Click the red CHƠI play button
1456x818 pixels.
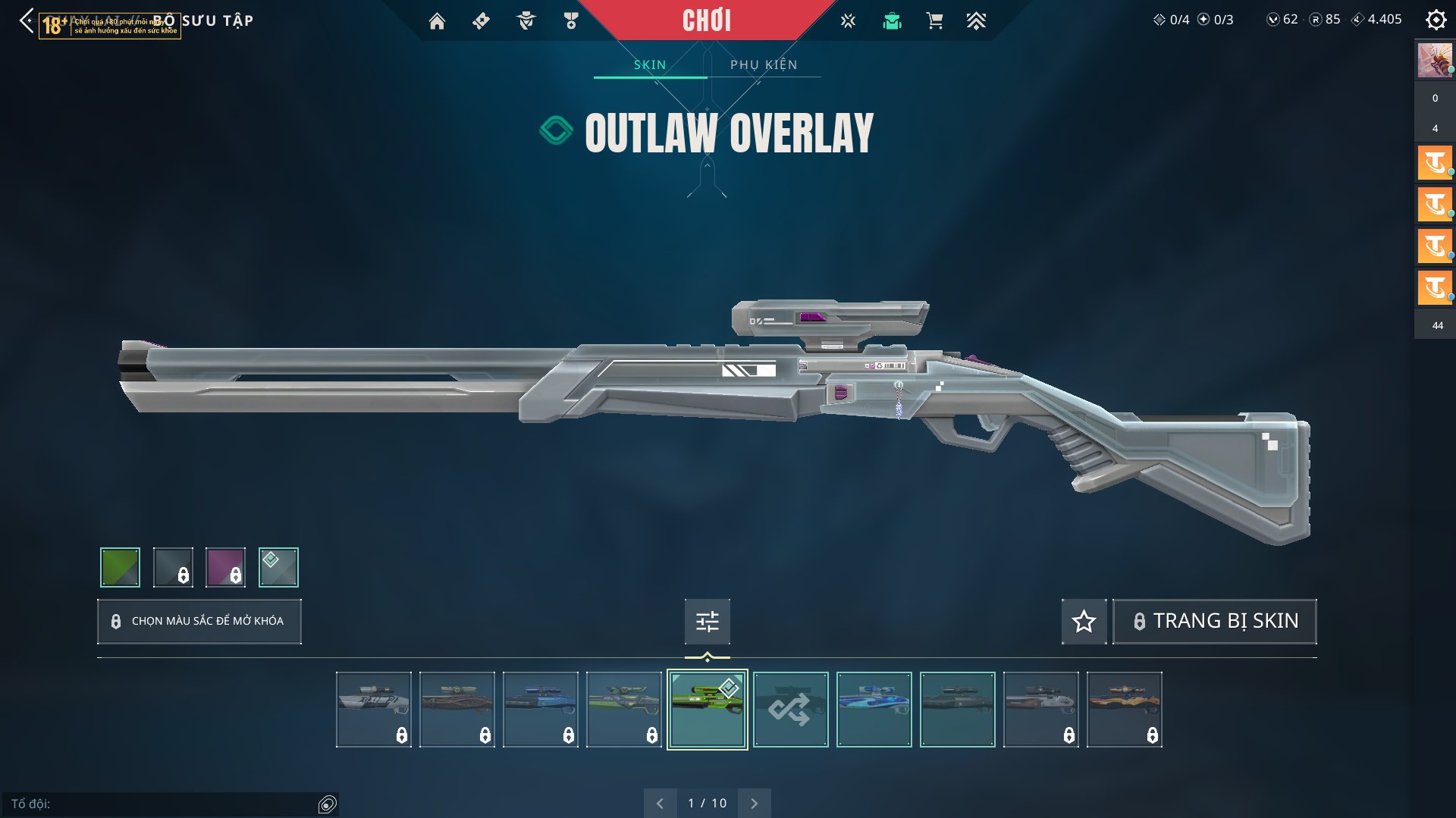pos(706,20)
